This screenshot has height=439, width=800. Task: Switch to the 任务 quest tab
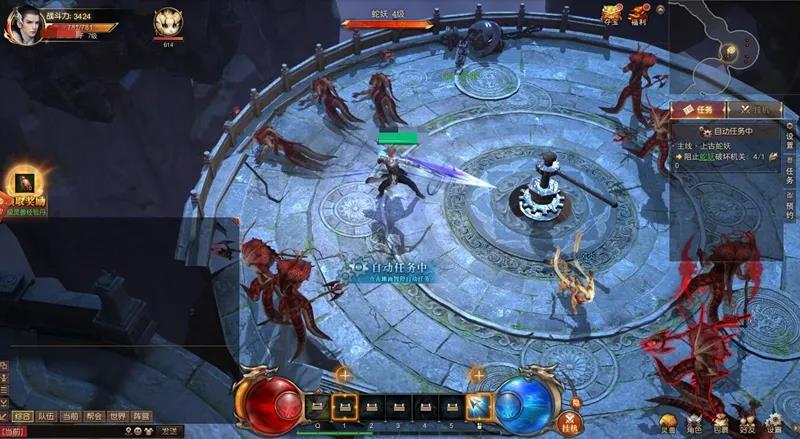coord(696,110)
